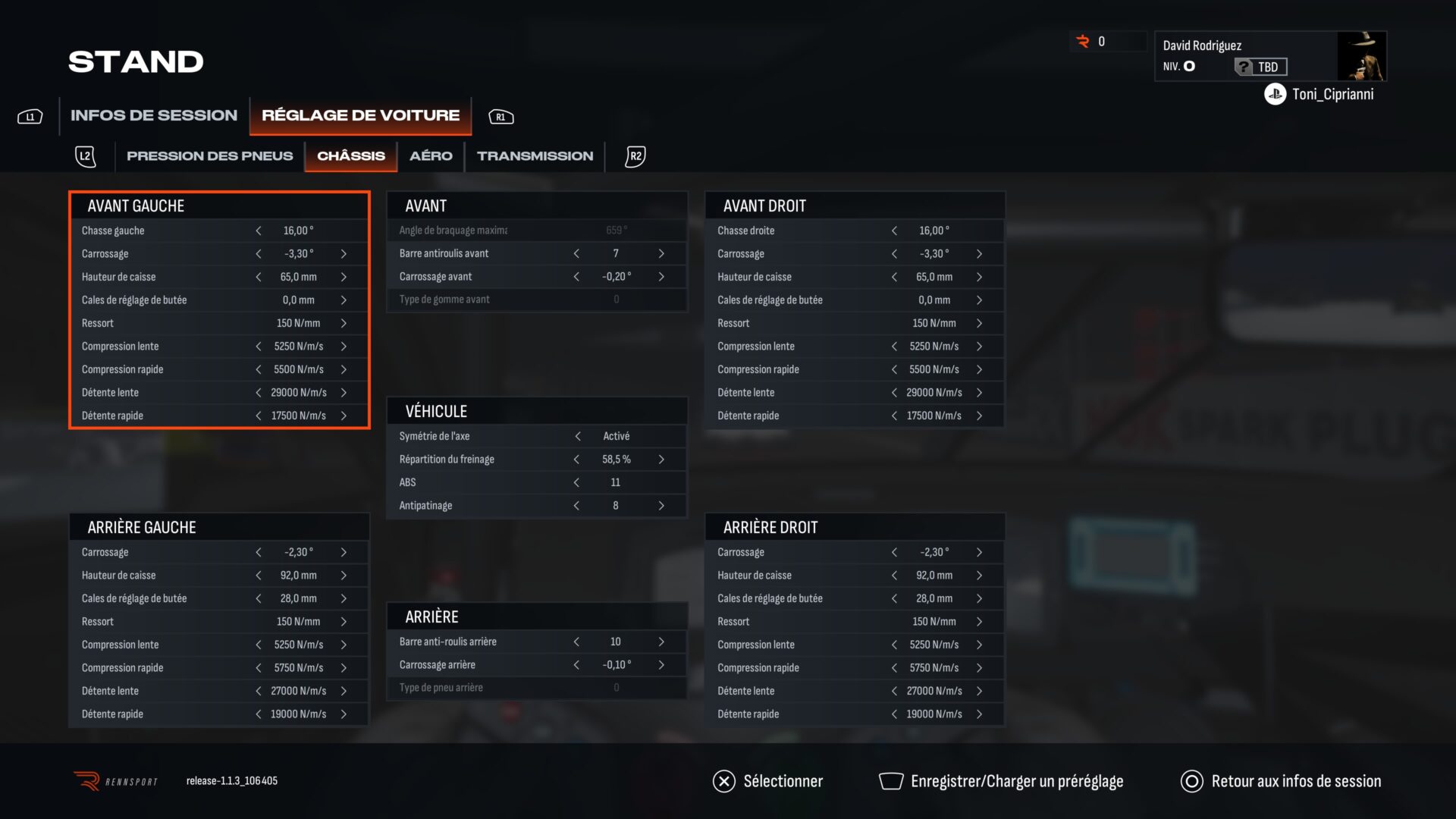
Task: Toggle Symétrie de l'axe with left arrow
Action: click(x=578, y=436)
